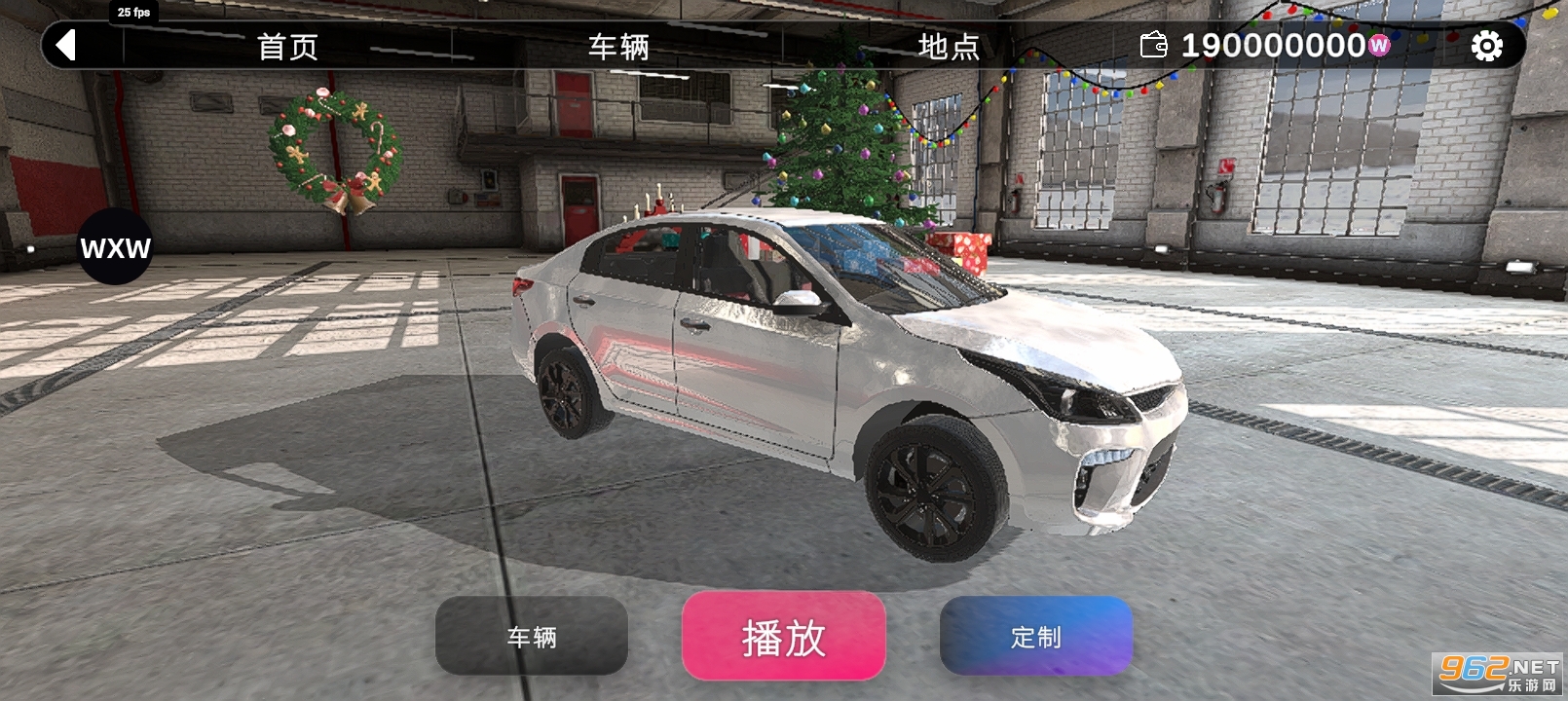Switch to the 首页 home tab
Viewport: 1568px width, 701px height.
pos(286,46)
